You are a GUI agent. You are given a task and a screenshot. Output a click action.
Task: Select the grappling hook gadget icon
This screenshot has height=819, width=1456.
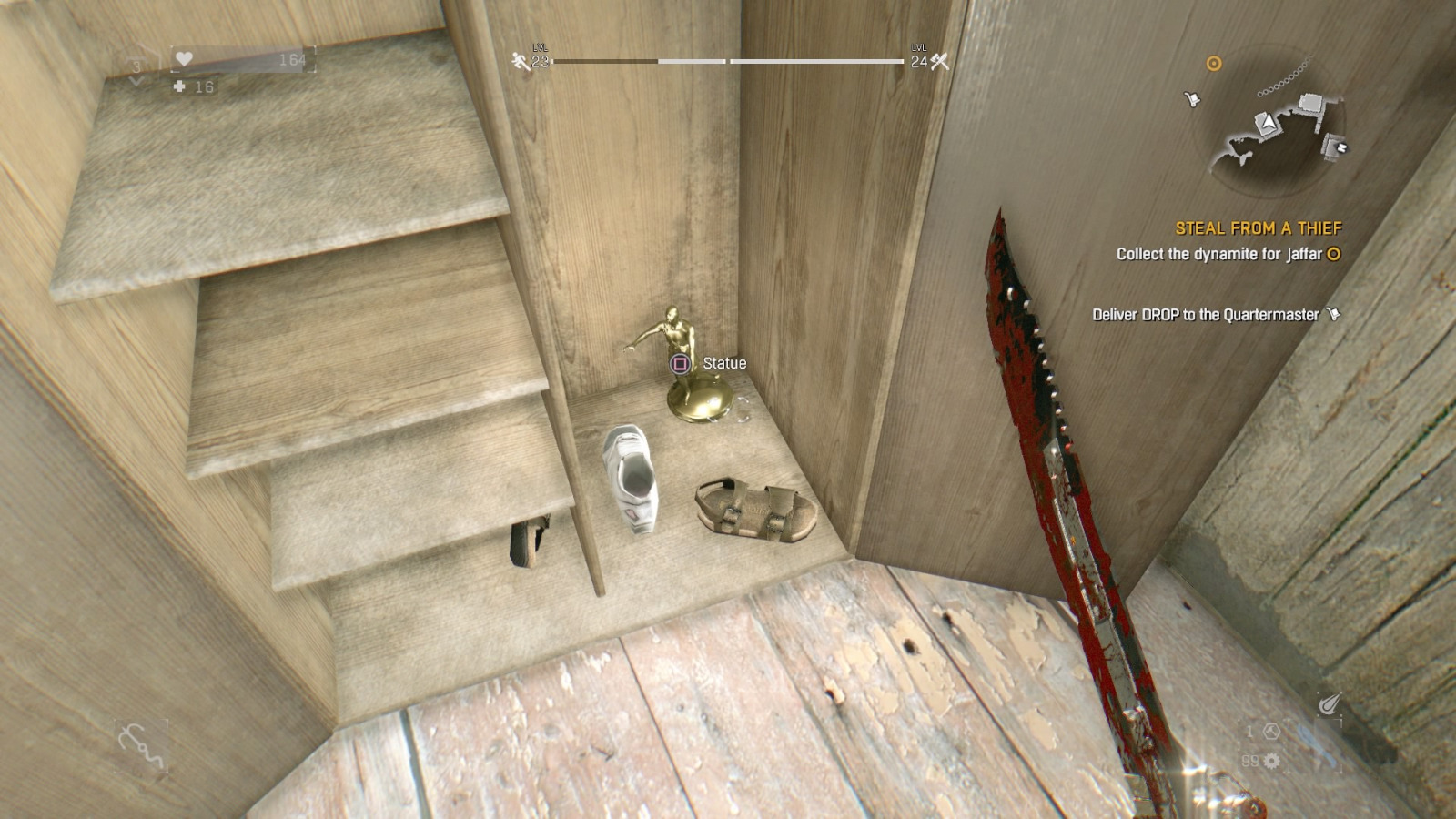[x=141, y=744]
